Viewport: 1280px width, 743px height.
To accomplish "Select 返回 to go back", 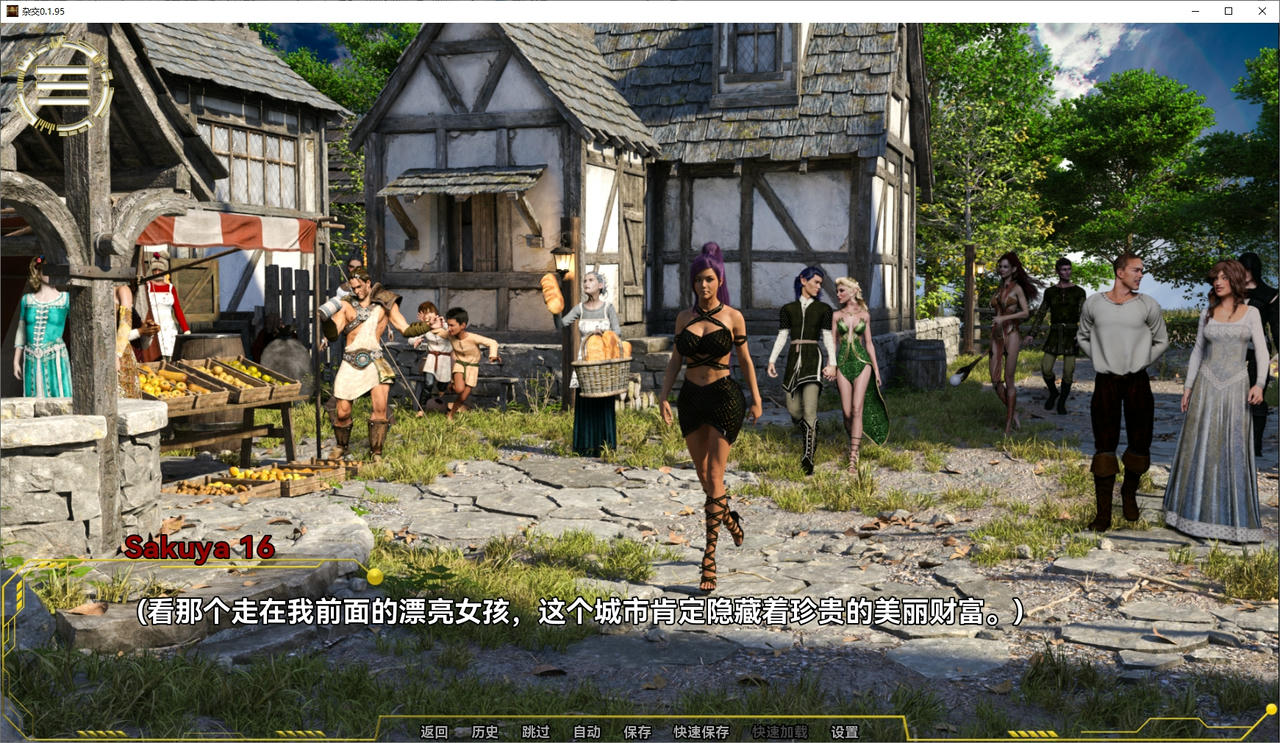I will coord(432,731).
